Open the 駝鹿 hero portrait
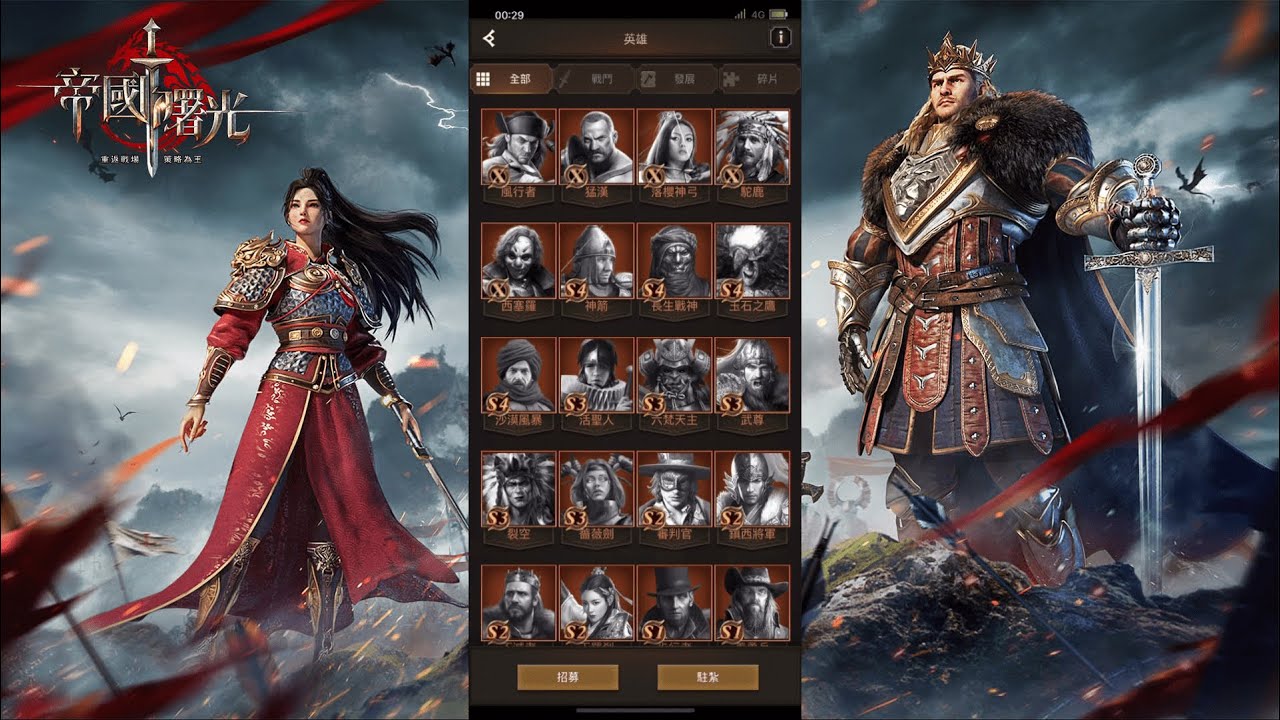Viewport: 1280px width, 720px height. click(x=752, y=146)
